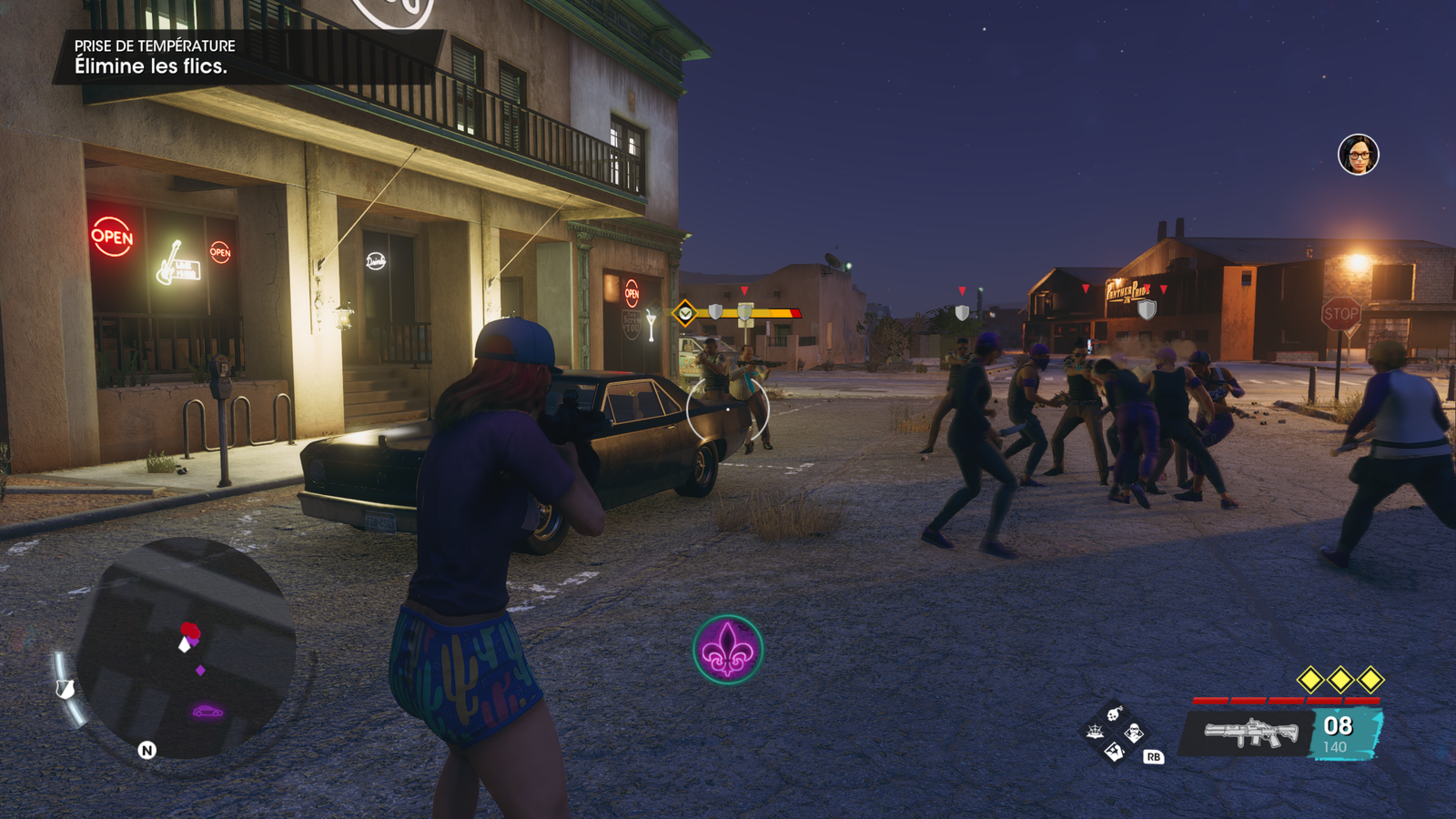
Task: Open the circular minimap
Action: pos(186,648)
